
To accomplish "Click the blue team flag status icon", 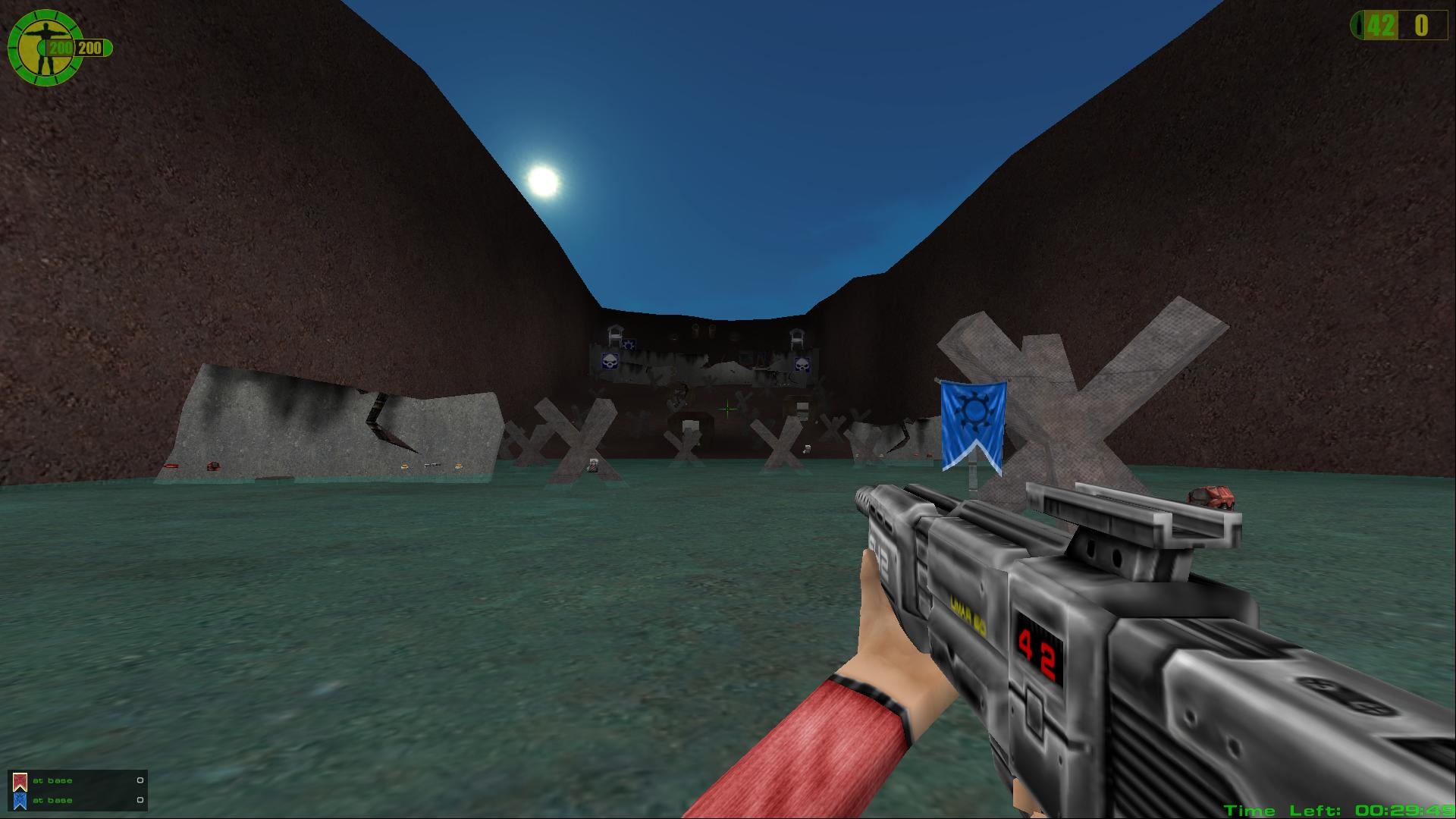I will click(20, 800).
